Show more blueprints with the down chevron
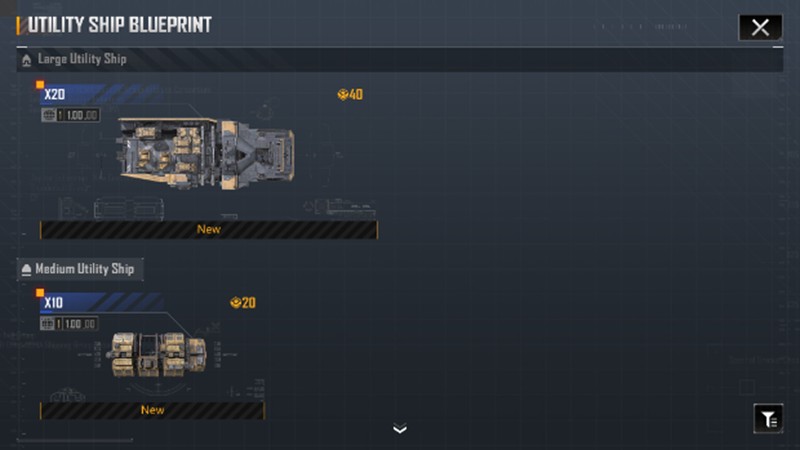The image size is (800, 450). click(x=400, y=430)
